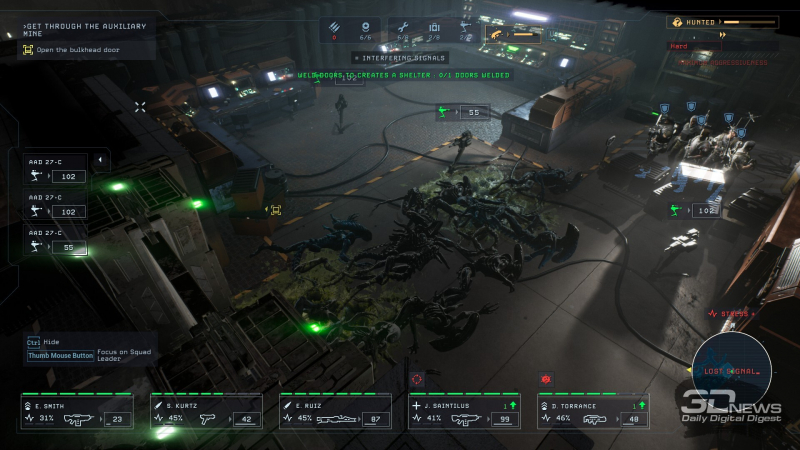This screenshot has width=800, height=450.
Task: Select medic J. Saintilus's card
Action: point(464,412)
